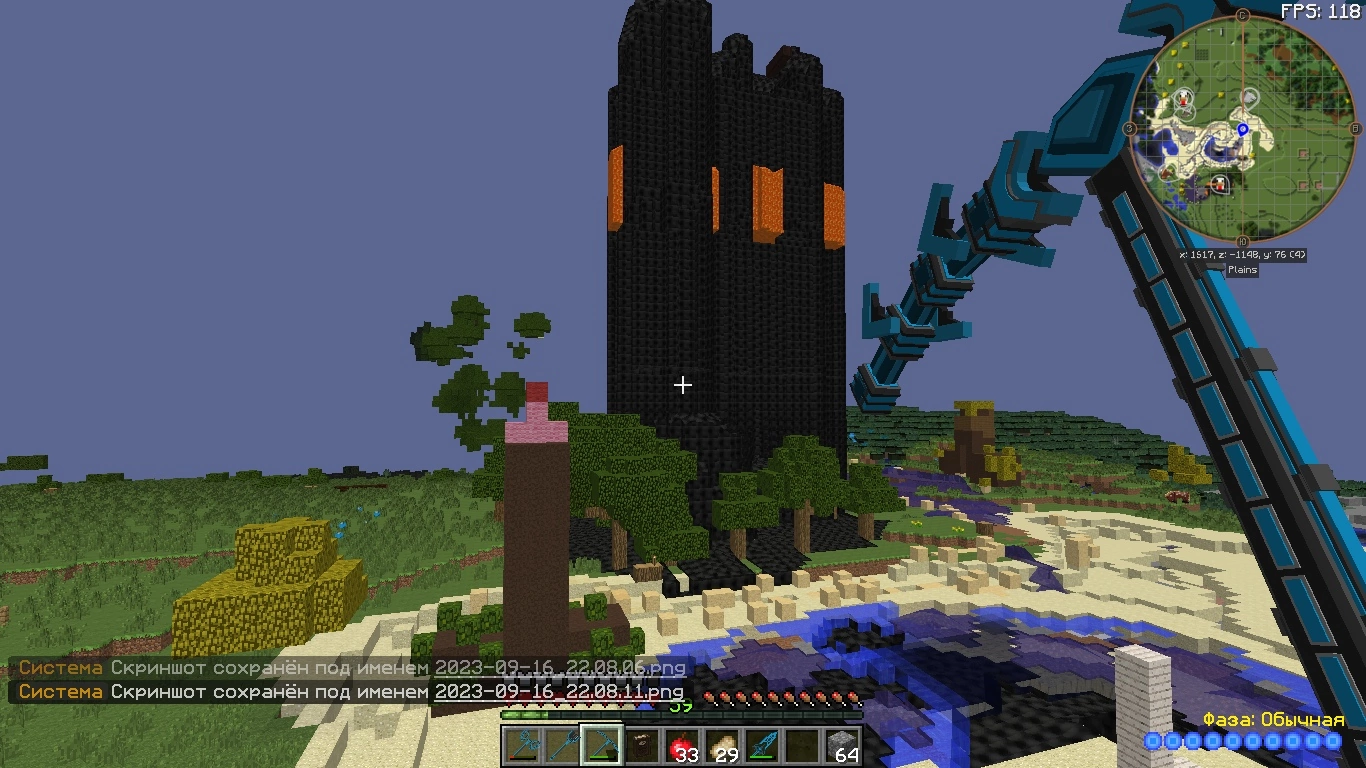The image size is (1366, 768).
Task: Pick the red apple stack of 33
Action: click(x=681, y=745)
